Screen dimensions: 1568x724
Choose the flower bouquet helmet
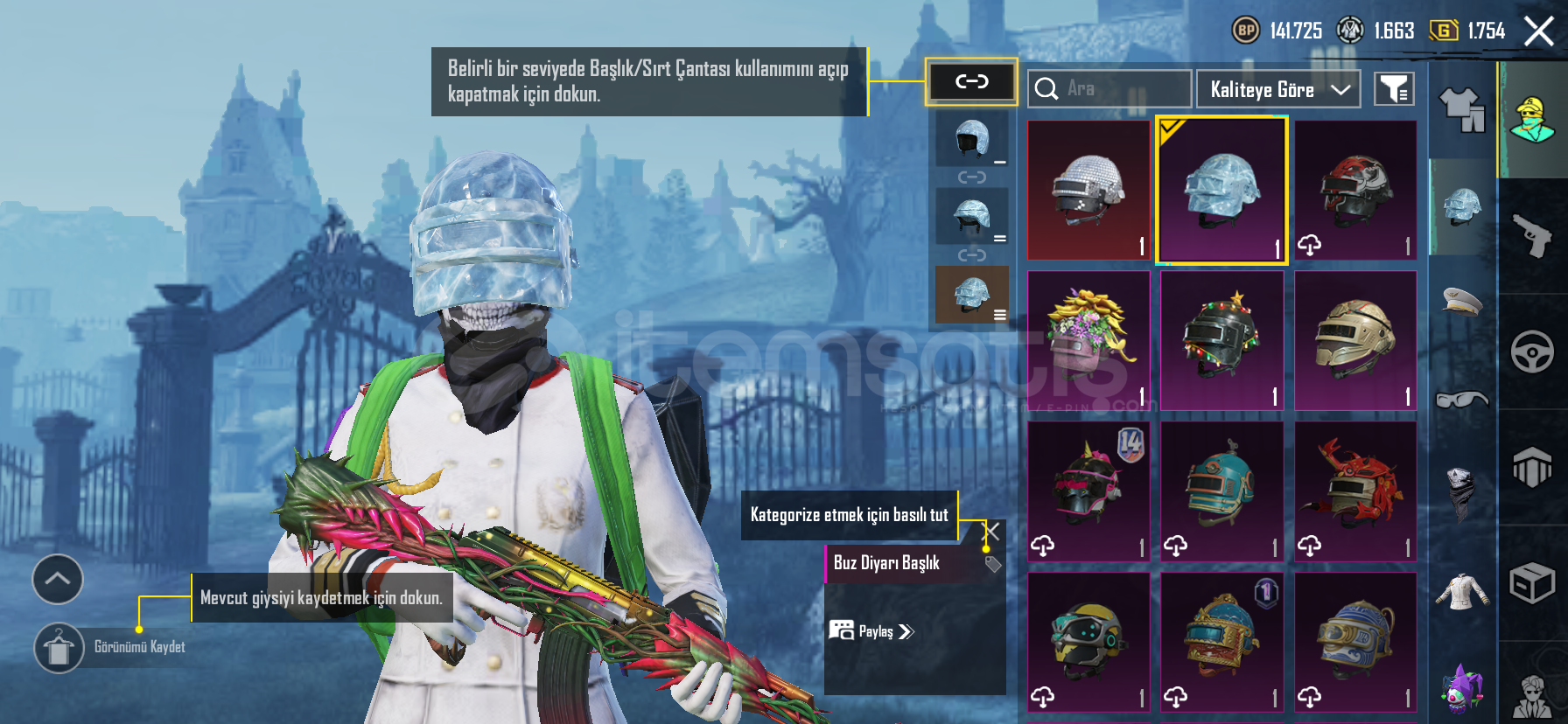[1088, 341]
